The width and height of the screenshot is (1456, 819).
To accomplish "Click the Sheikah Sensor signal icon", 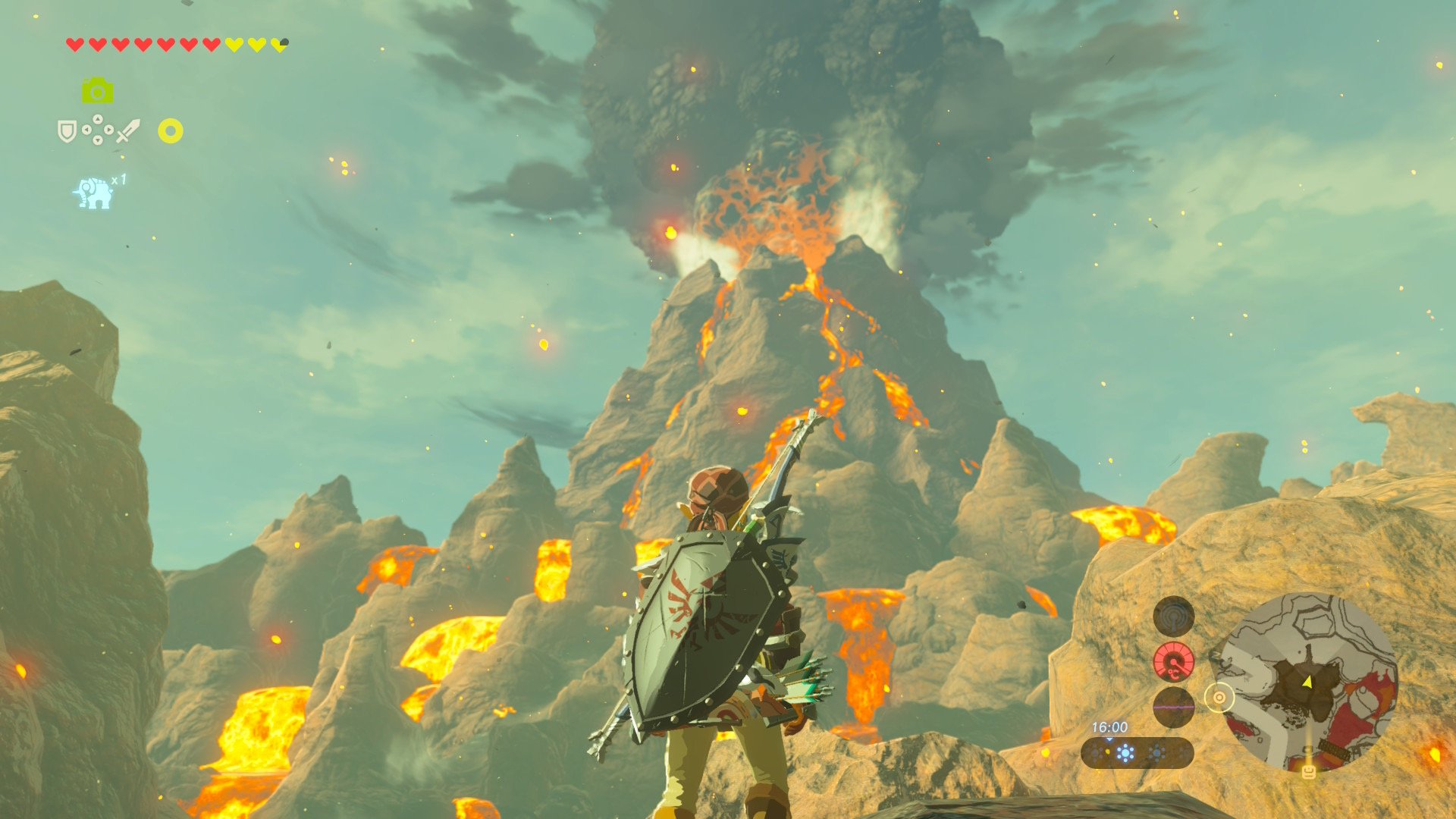I will point(1173,616).
